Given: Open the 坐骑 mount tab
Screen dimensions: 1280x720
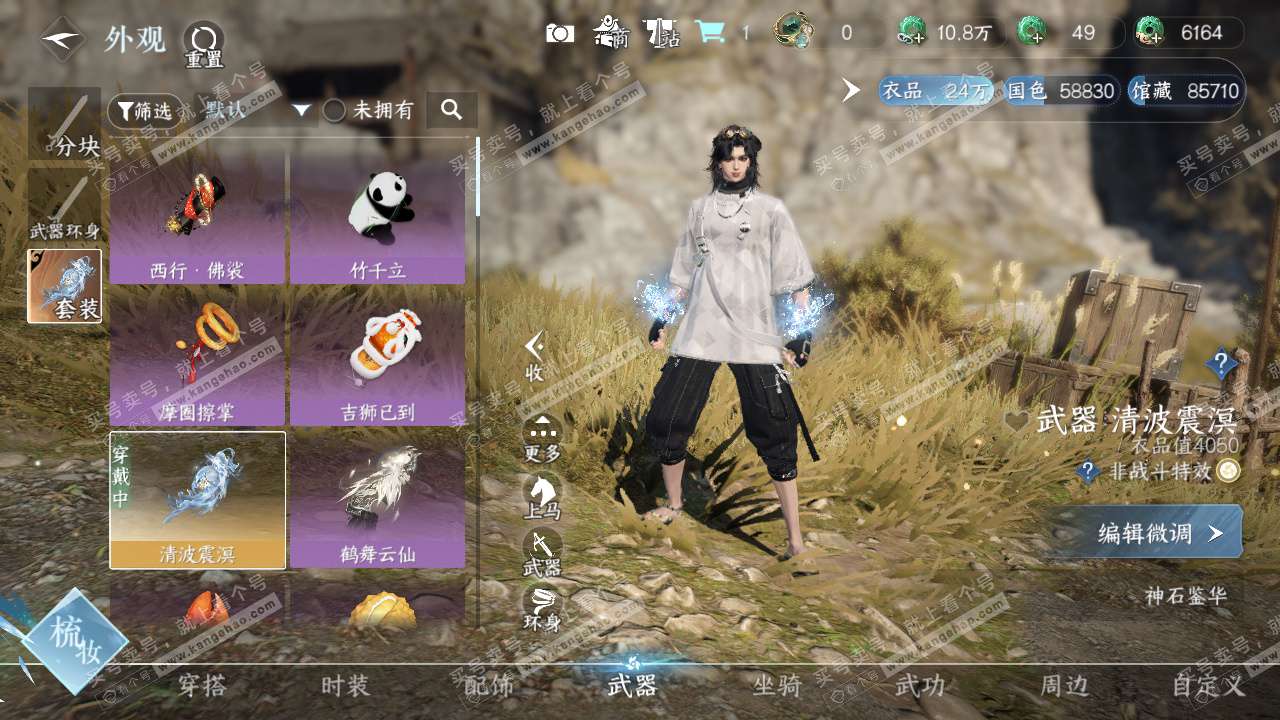Looking at the screenshot, I should [x=777, y=686].
